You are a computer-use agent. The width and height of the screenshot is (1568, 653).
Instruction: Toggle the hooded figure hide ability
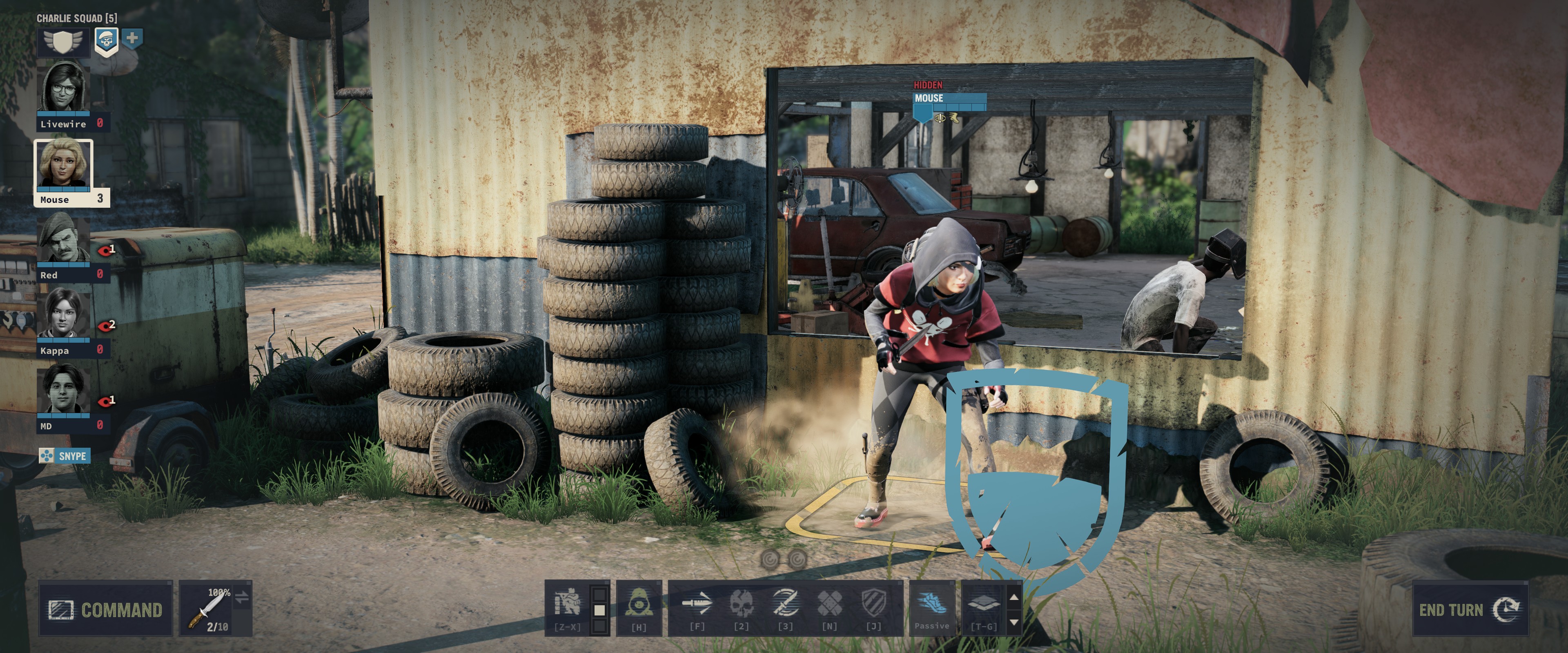click(x=639, y=606)
